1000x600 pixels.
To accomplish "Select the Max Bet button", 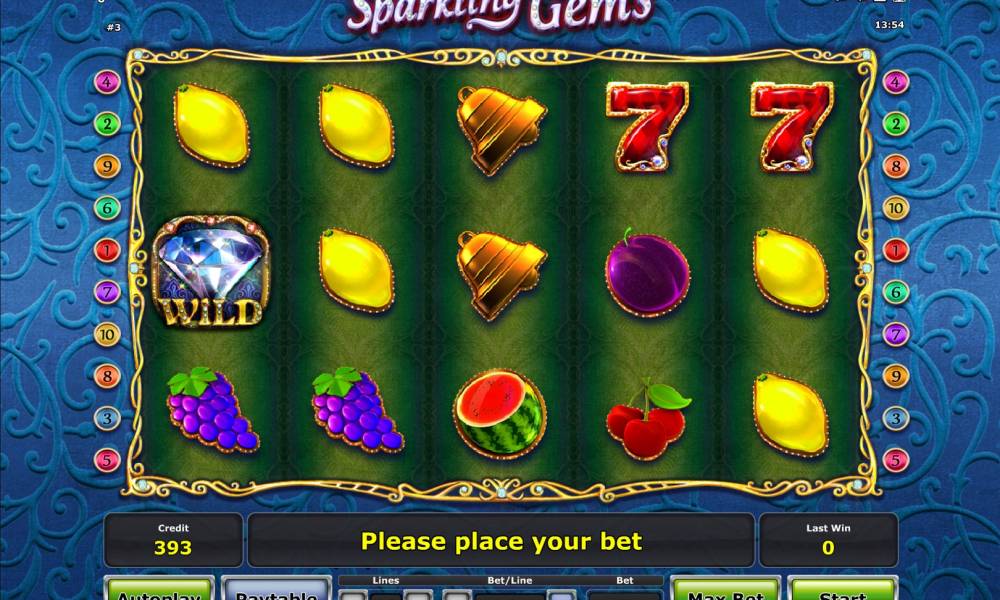I will click(x=726, y=590).
